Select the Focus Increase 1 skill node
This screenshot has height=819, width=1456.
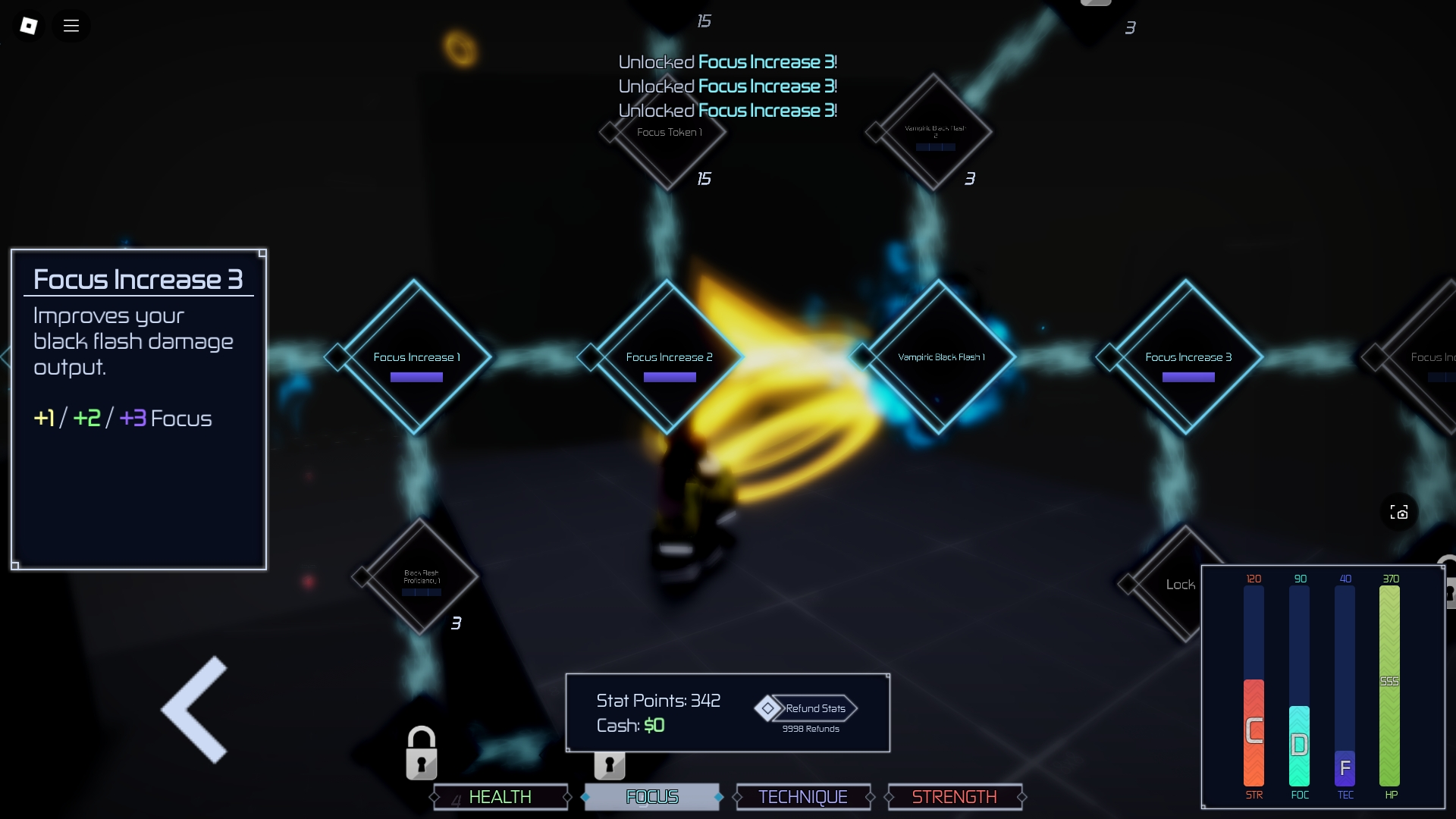(x=416, y=356)
